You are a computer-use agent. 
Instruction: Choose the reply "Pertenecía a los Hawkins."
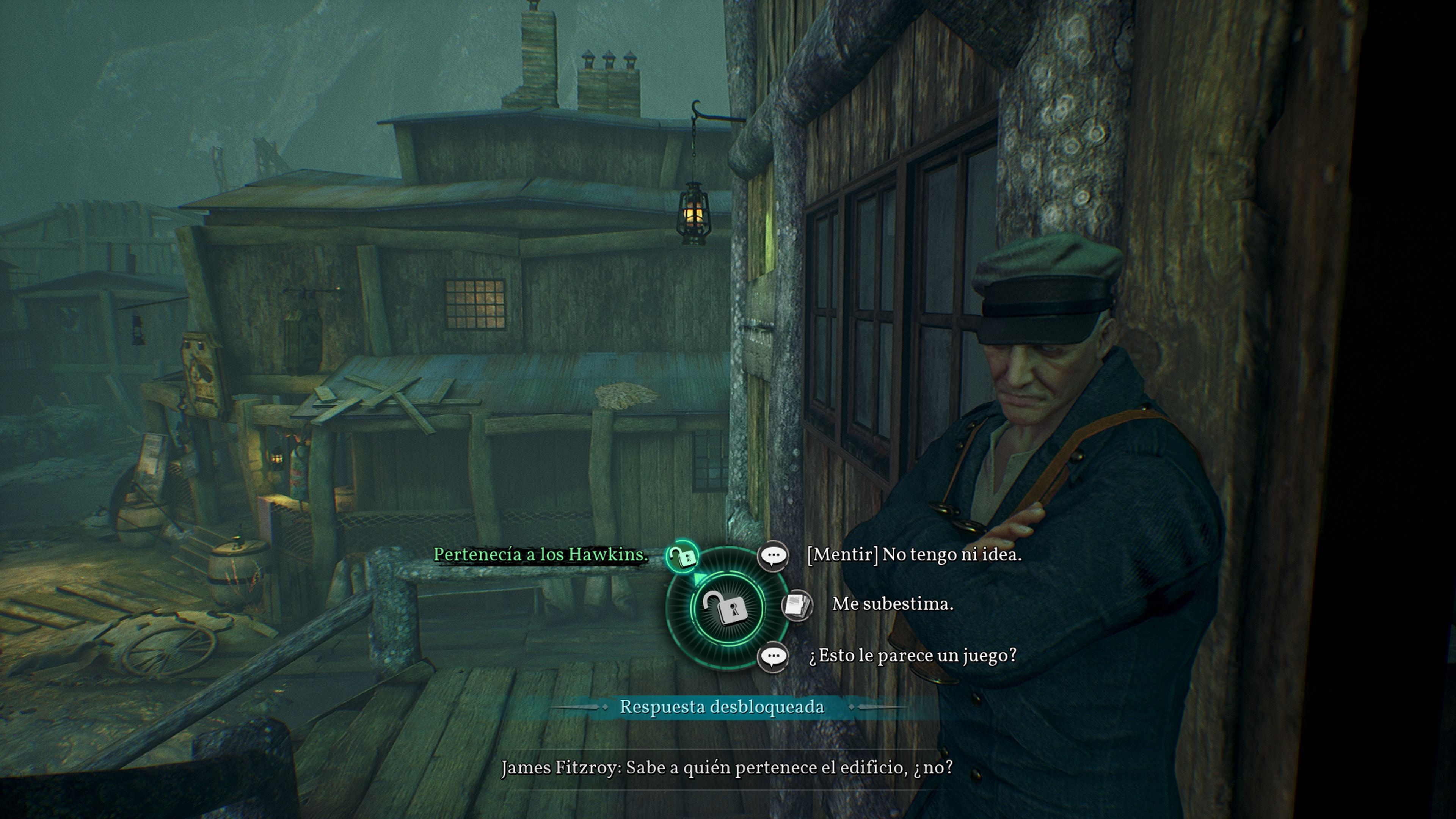coord(540,554)
